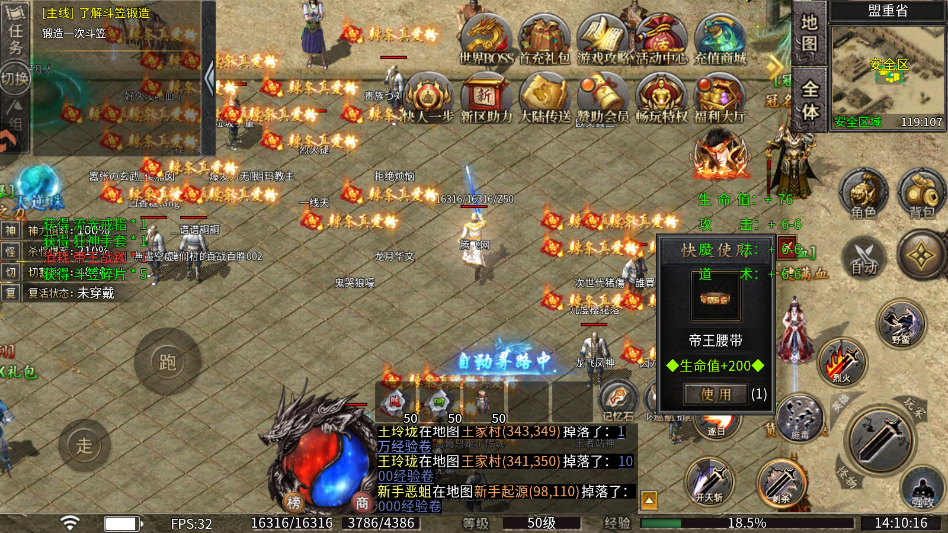The width and height of the screenshot is (948, 533).
Task: Toggle the 跑 run mode button
Action: point(167,361)
